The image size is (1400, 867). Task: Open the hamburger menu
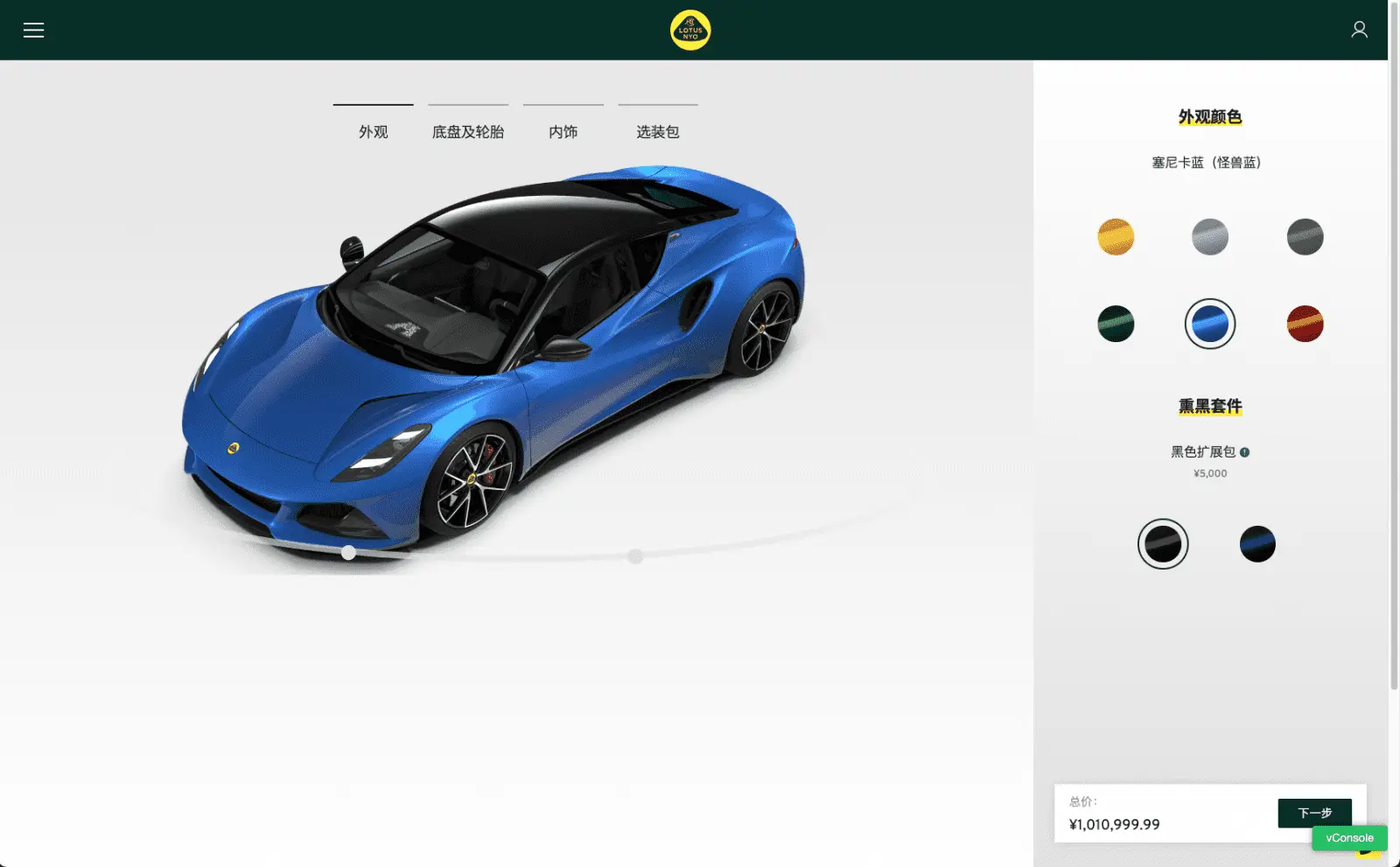click(33, 31)
